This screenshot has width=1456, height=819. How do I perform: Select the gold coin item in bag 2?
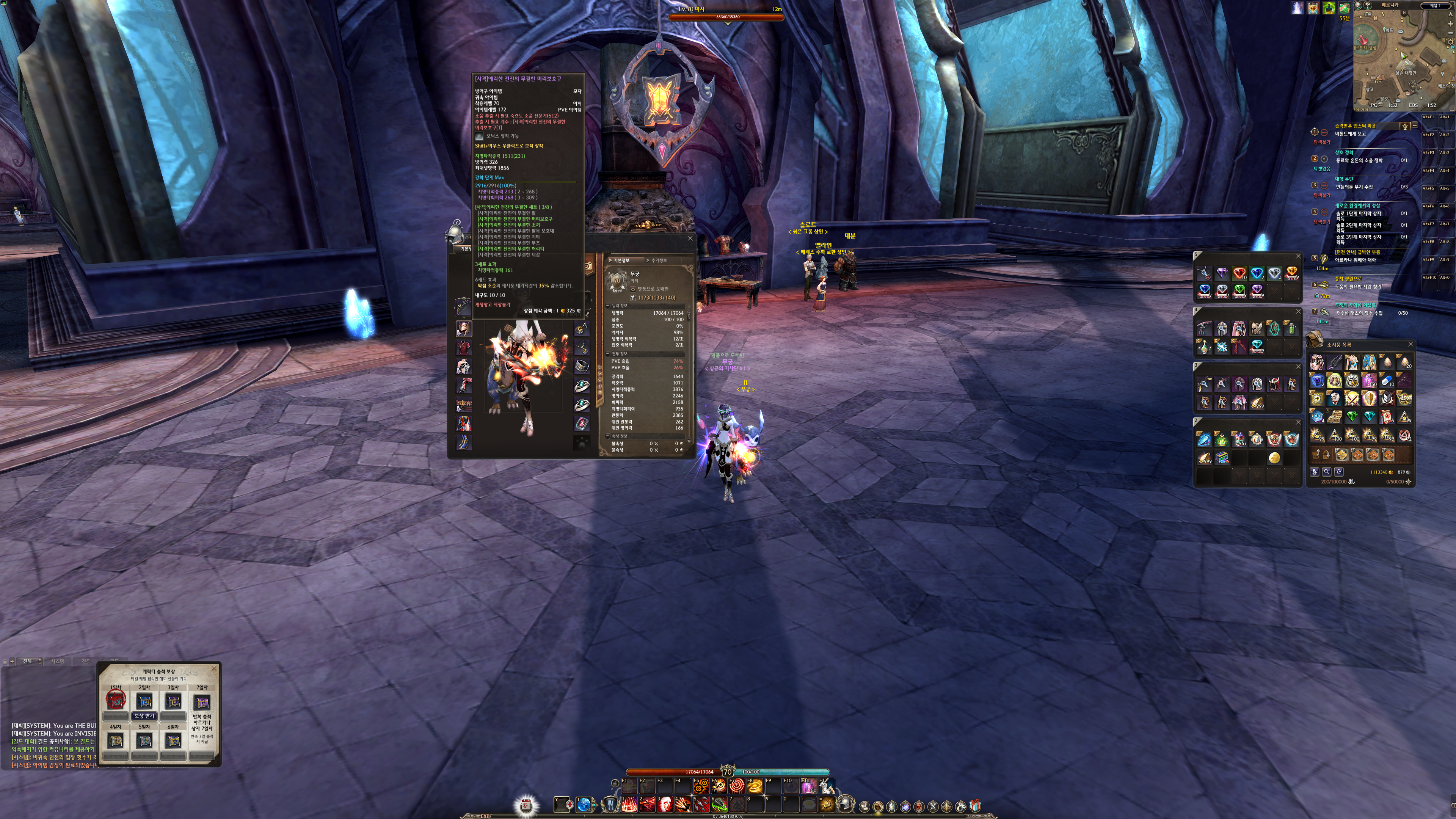coord(1274,458)
